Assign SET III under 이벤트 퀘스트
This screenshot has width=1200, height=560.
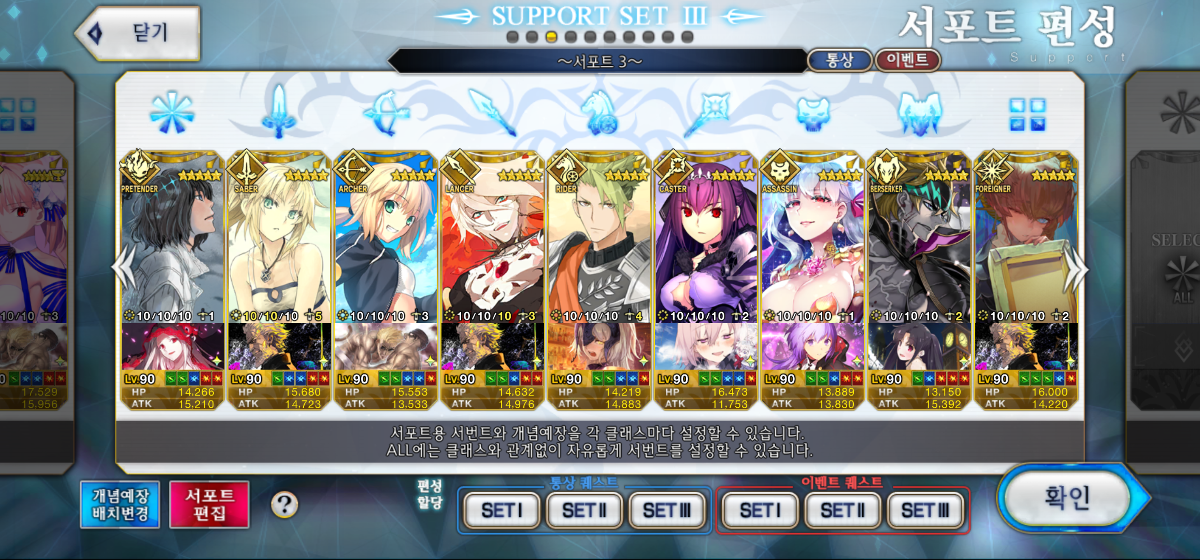tap(925, 510)
